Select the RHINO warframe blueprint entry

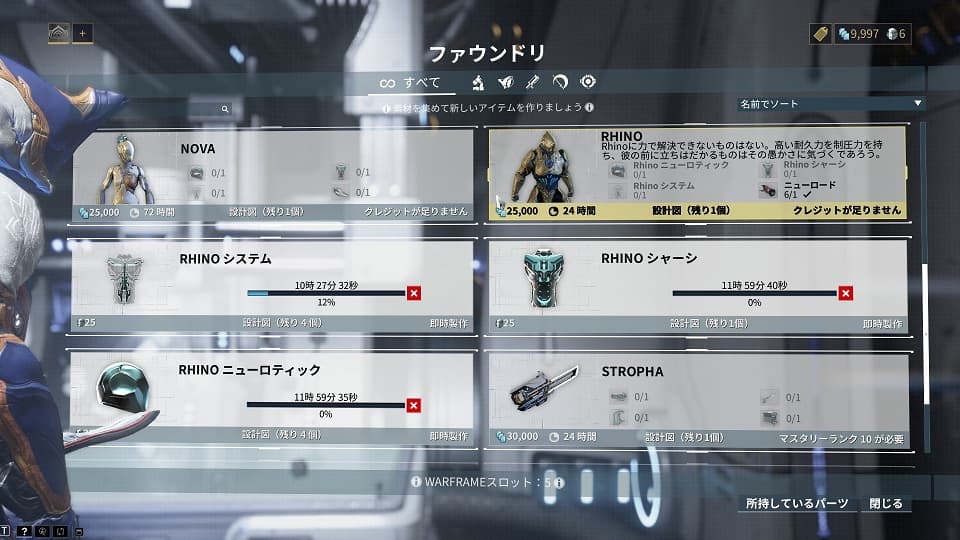click(696, 172)
